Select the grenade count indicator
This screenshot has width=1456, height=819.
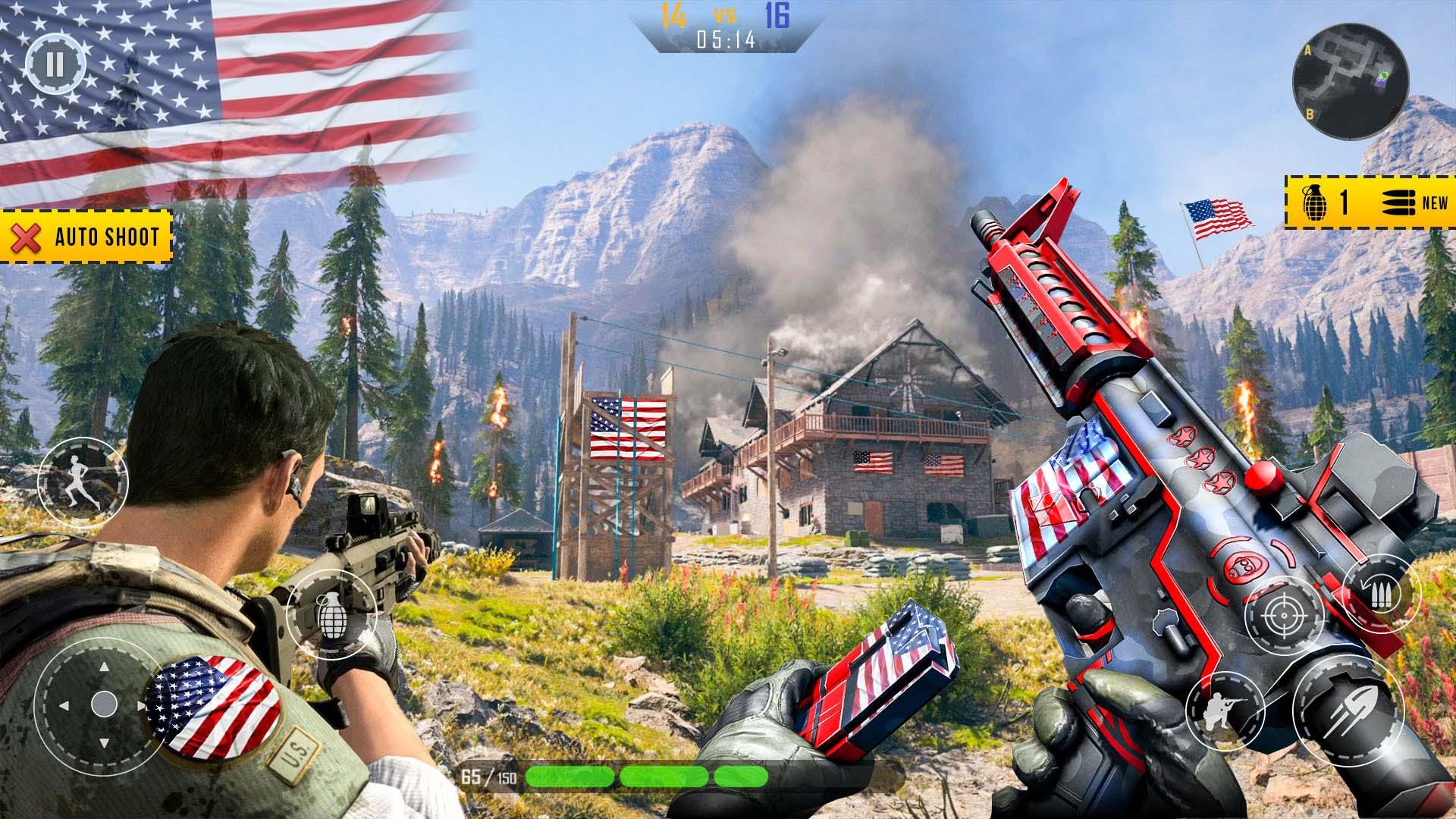point(1326,202)
